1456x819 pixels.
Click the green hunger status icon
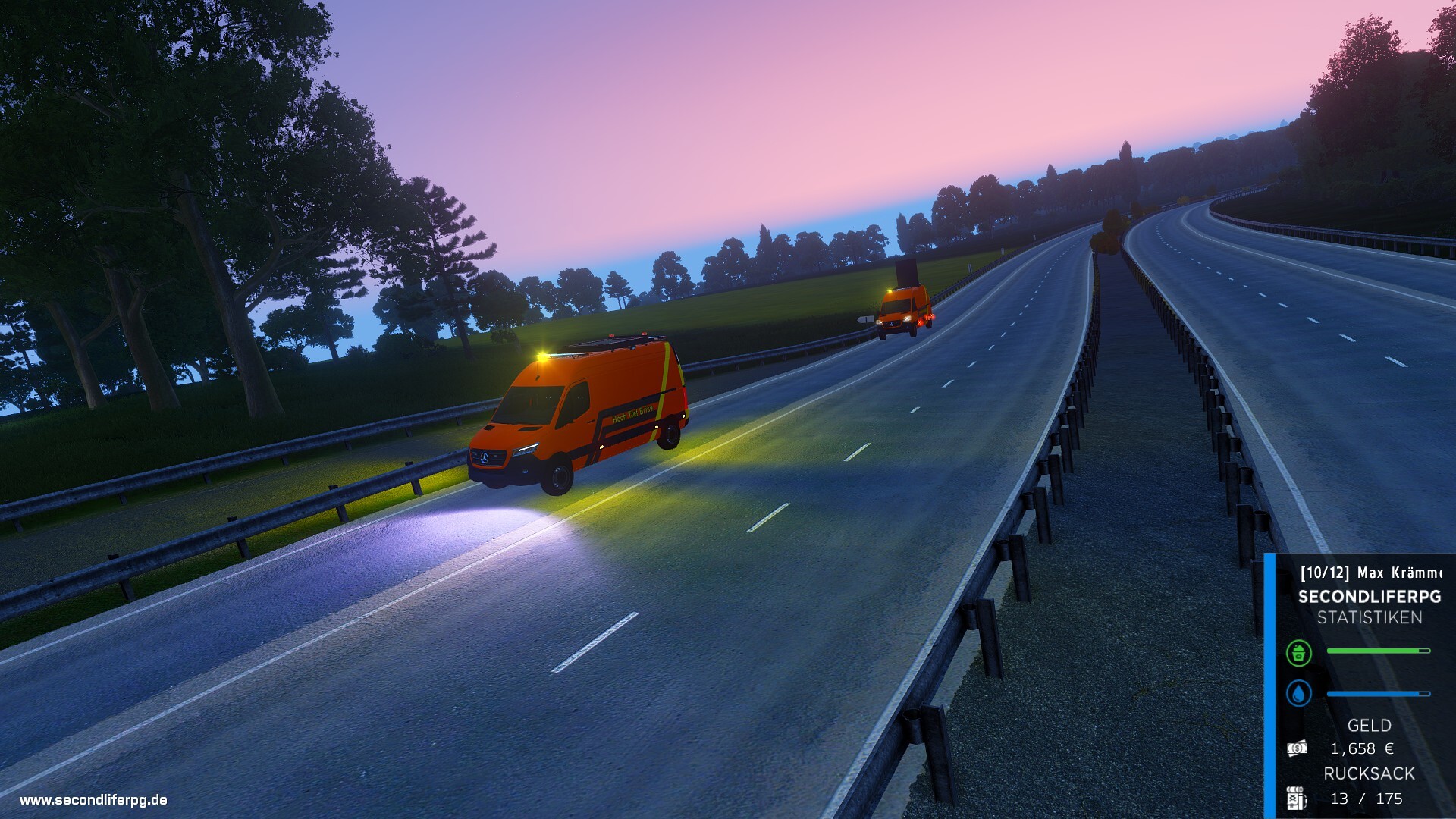(x=1299, y=652)
